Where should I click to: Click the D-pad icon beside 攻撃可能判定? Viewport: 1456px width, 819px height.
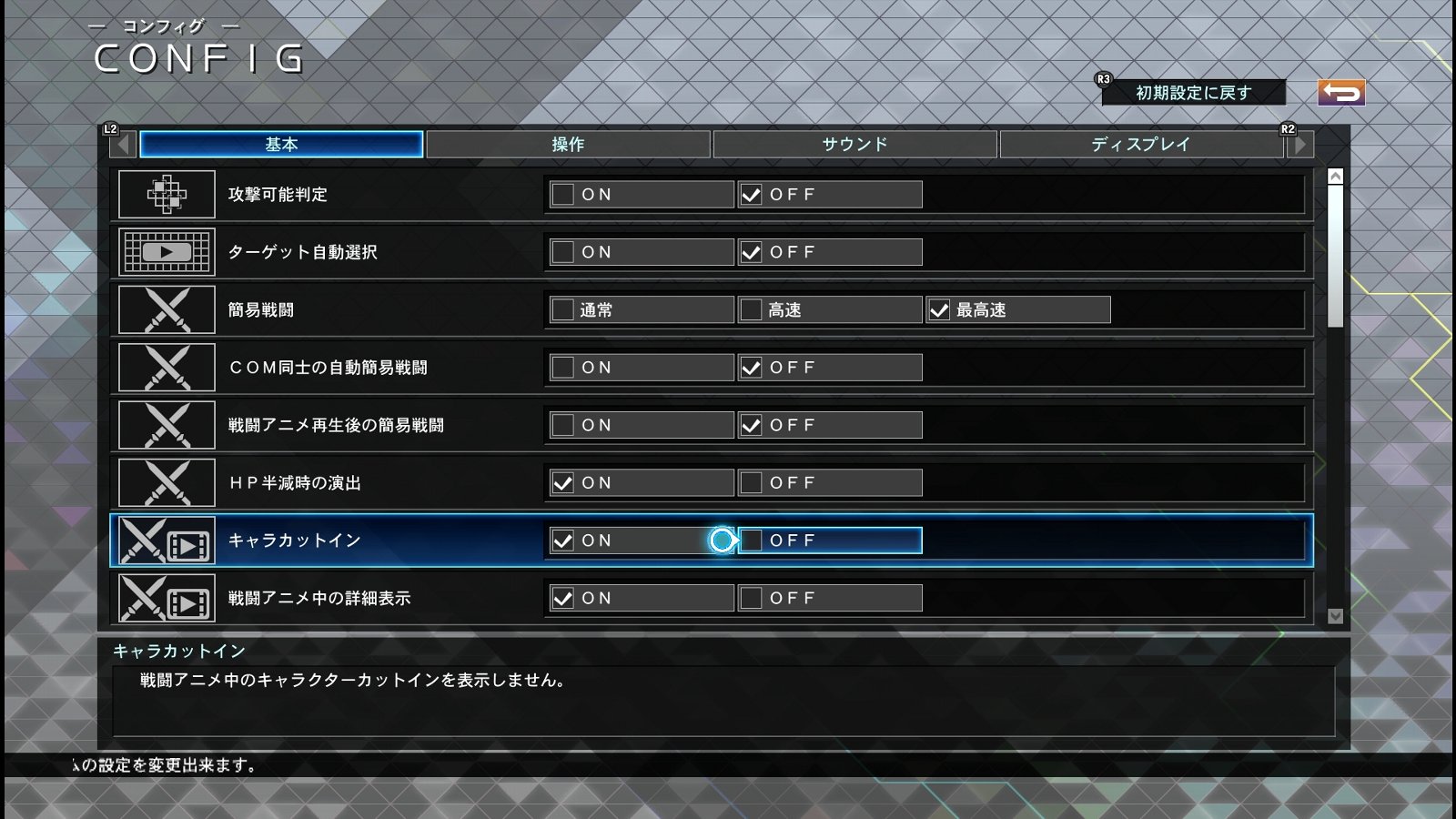coord(167,194)
